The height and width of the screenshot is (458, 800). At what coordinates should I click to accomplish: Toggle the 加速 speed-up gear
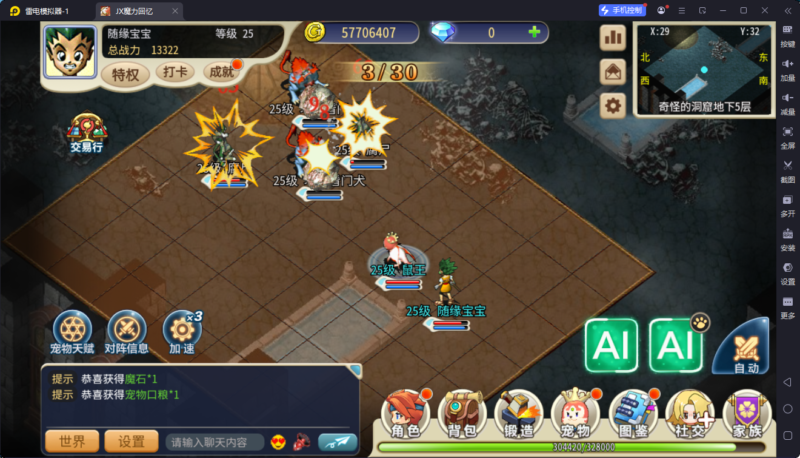182,331
